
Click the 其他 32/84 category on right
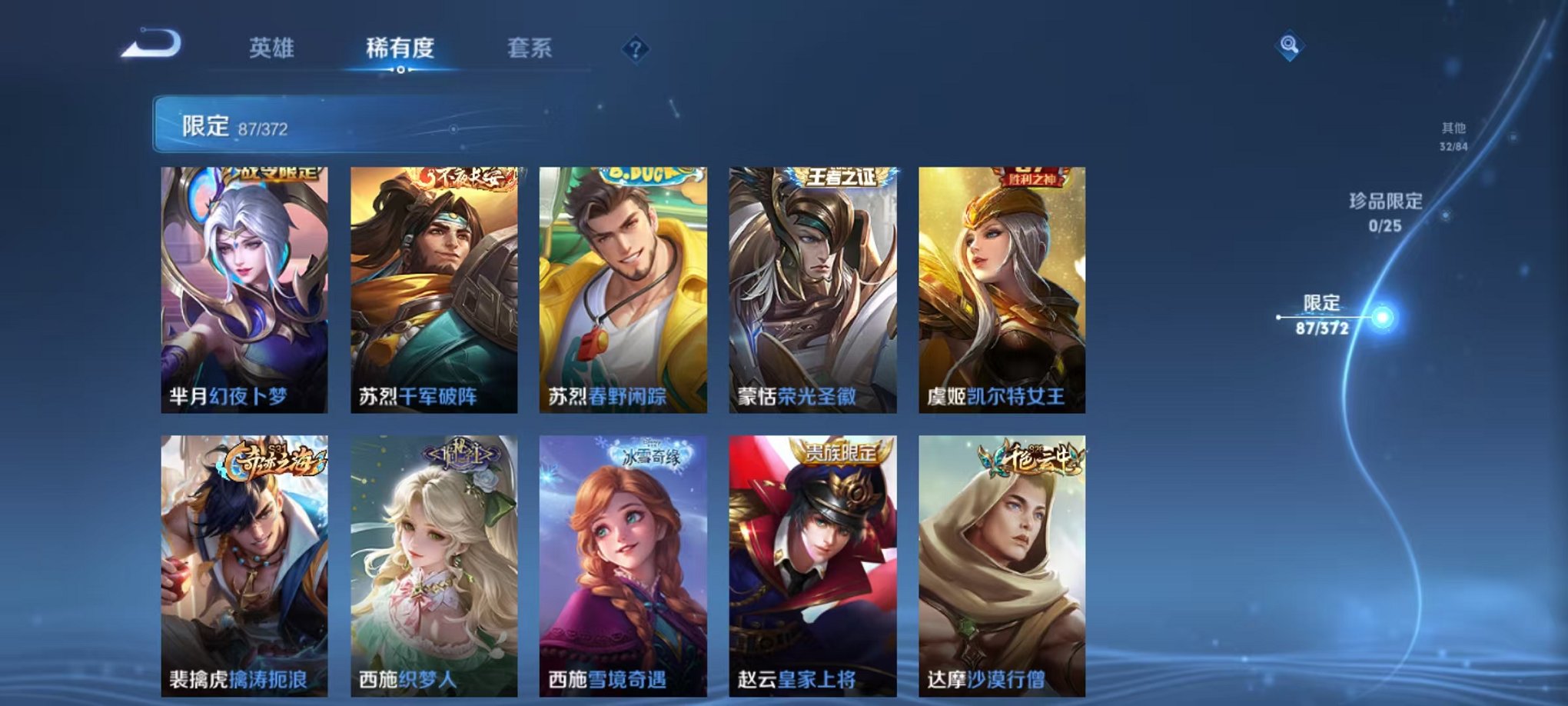1453,138
